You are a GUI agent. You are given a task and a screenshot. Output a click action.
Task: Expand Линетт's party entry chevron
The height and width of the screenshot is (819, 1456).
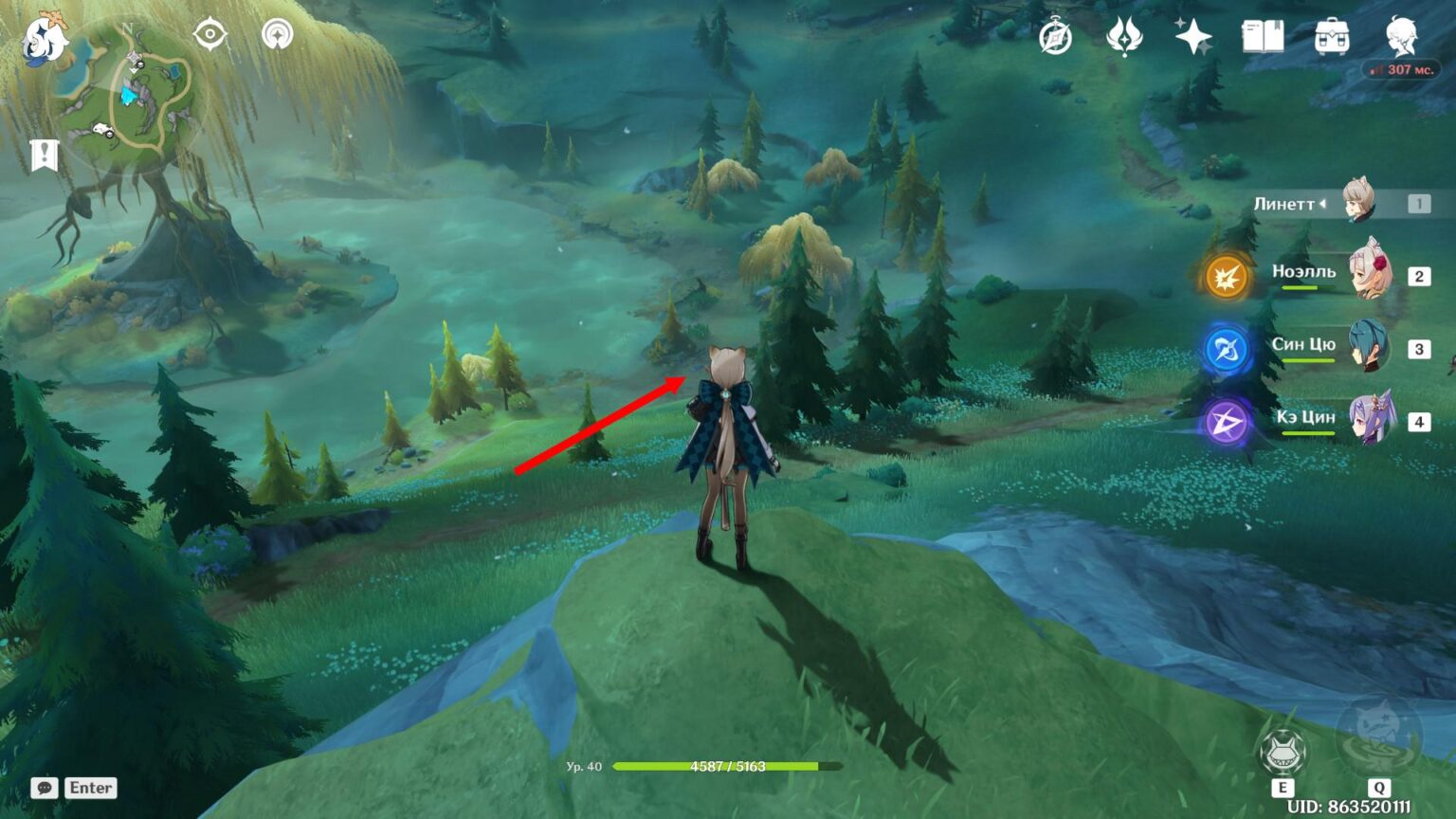click(x=1324, y=202)
